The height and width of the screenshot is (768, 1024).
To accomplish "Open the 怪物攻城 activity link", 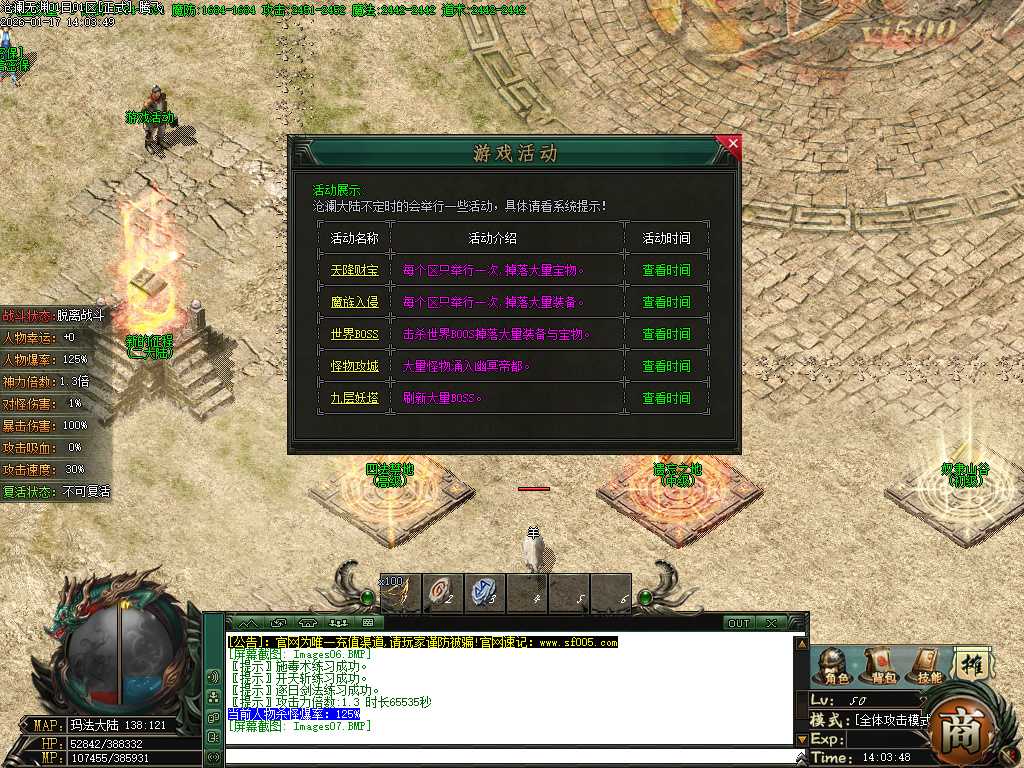I will [x=355, y=366].
